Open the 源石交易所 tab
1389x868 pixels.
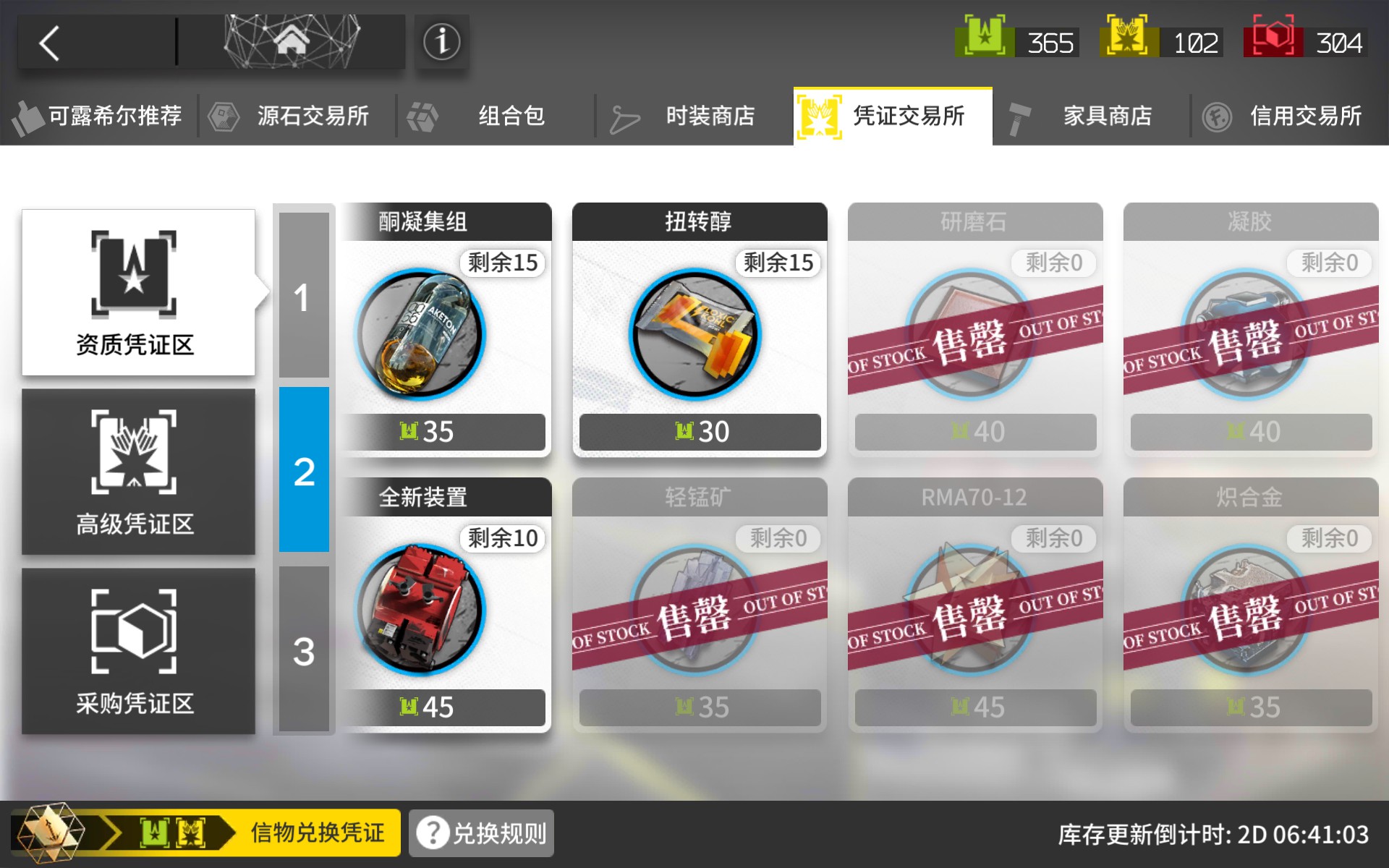coord(313,116)
